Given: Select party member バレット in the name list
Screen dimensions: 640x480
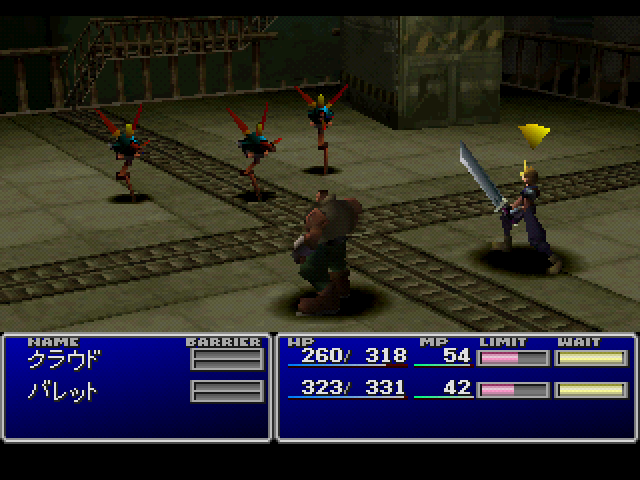Looking at the screenshot, I should pyautogui.click(x=64, y=390).
